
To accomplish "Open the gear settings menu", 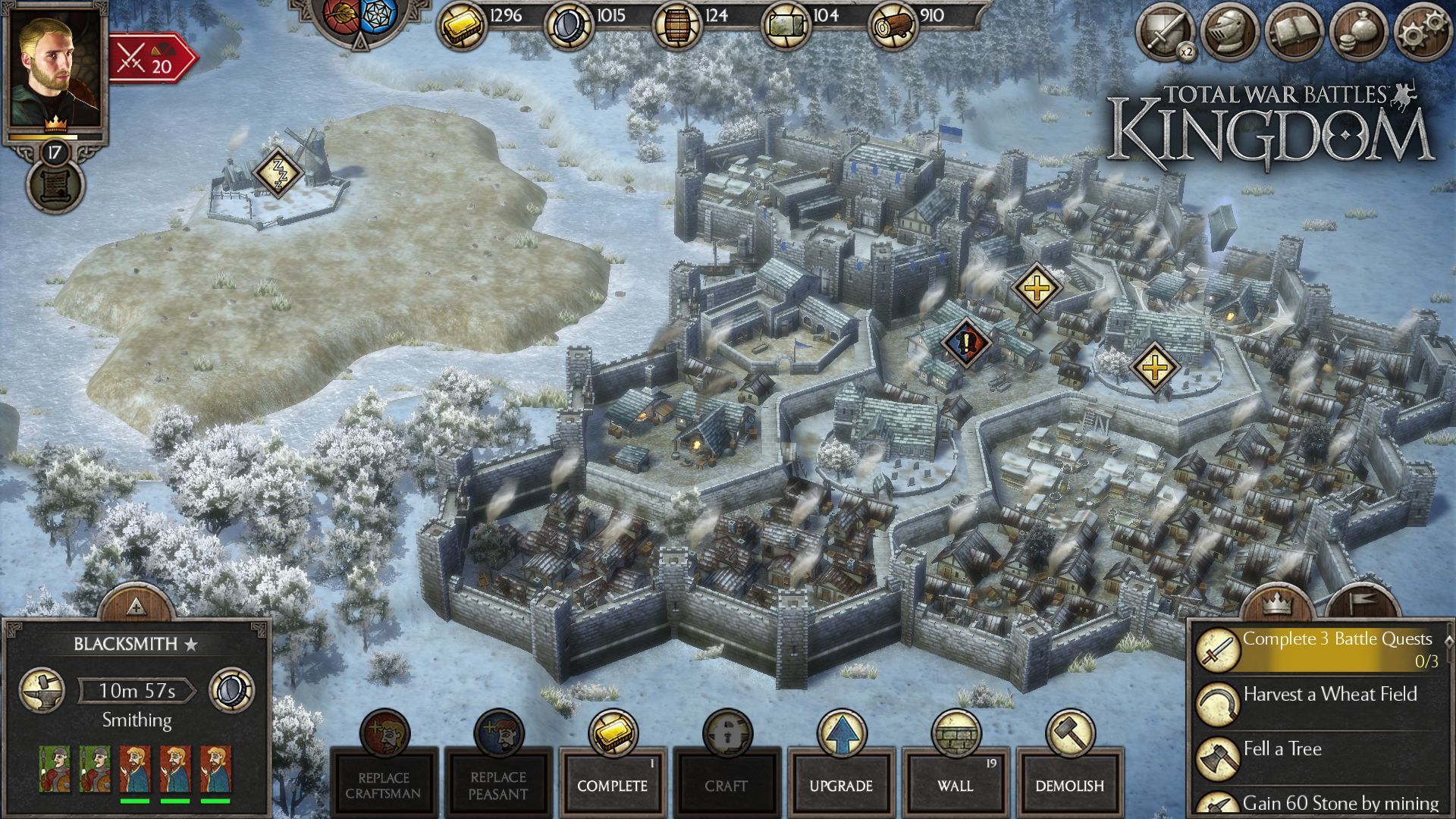I will (x=1419, y=33).
